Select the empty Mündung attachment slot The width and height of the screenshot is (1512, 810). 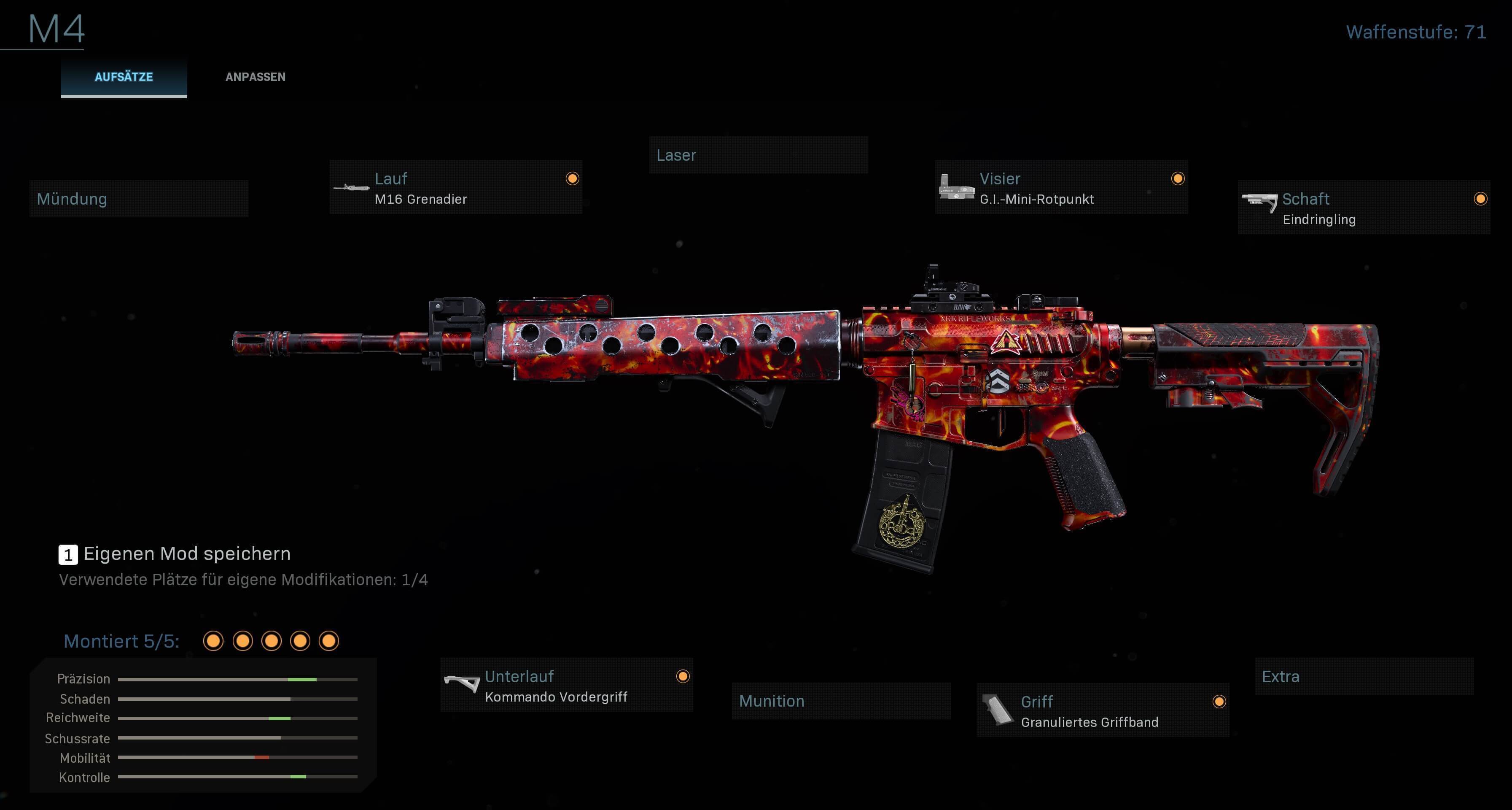[x=139, y=199]
